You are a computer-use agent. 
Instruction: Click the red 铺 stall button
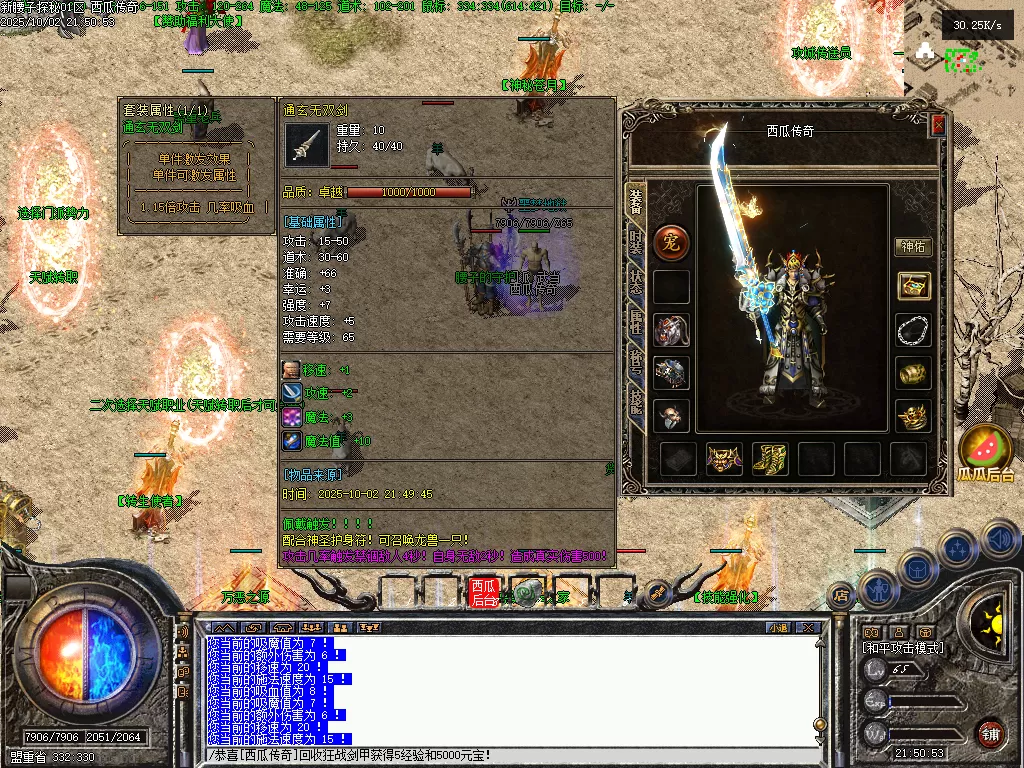click(990, 733)
